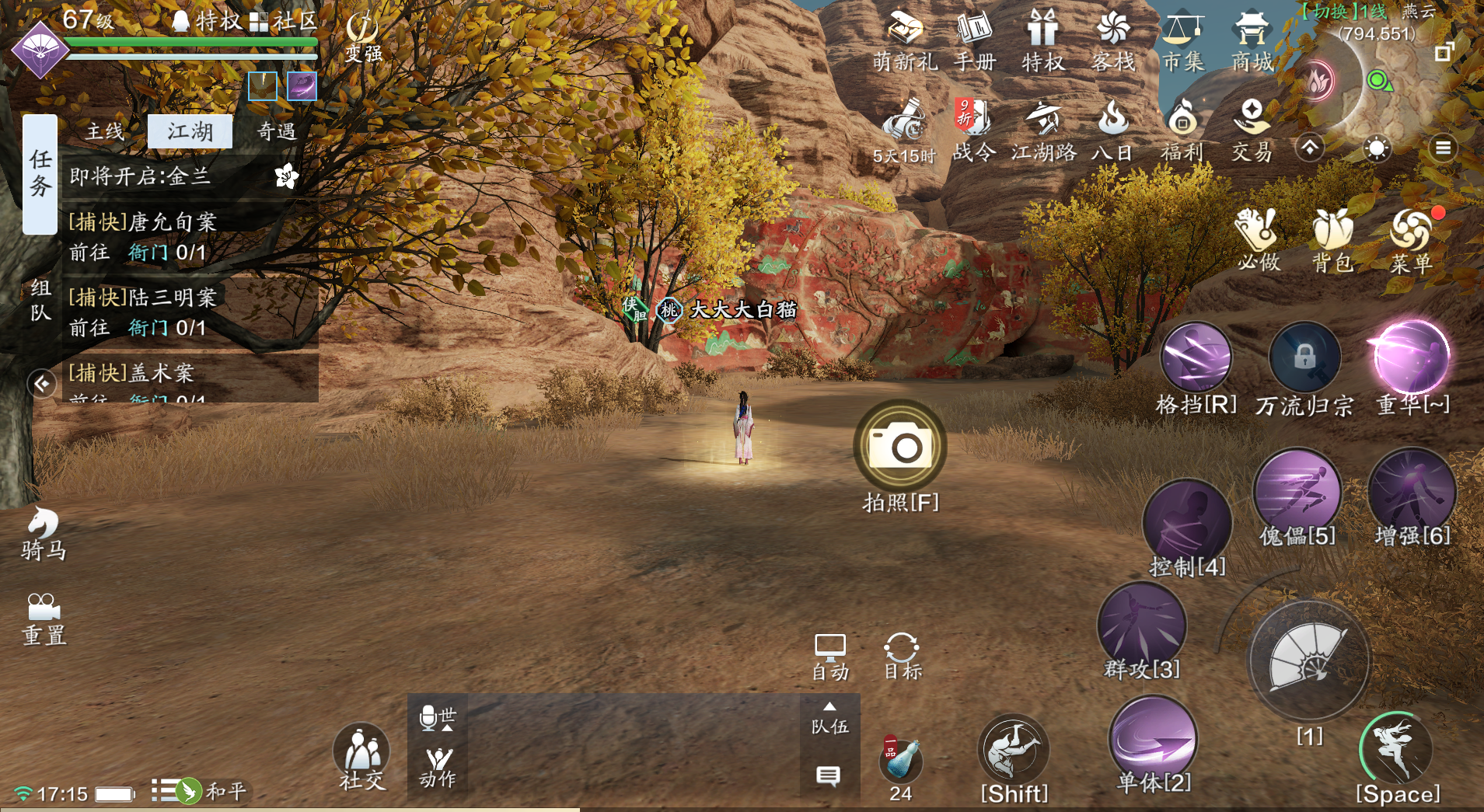Activate the 格挡 block skill

click(x=1195, y=358)
